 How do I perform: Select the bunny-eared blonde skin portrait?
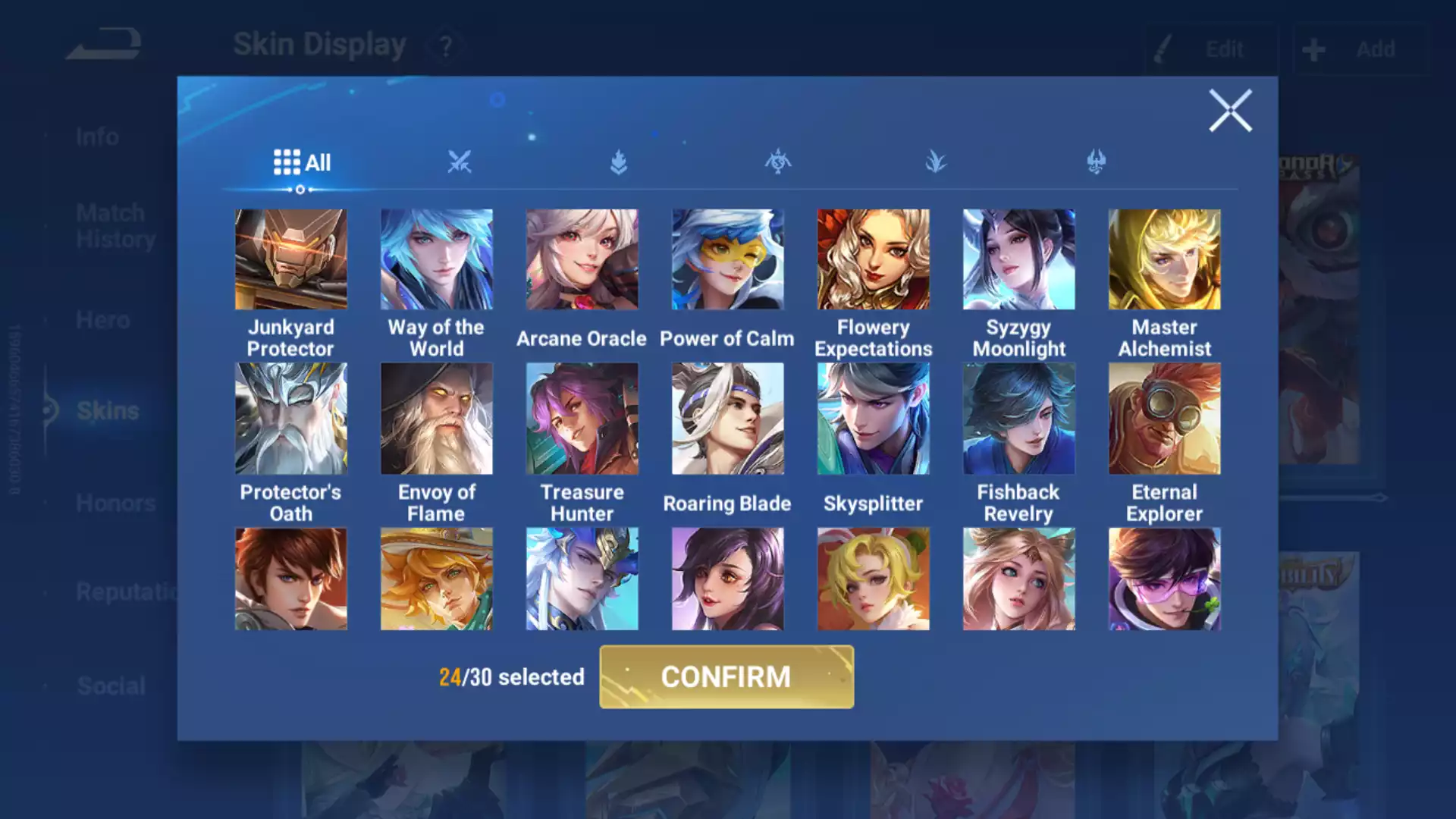[873, 579]
